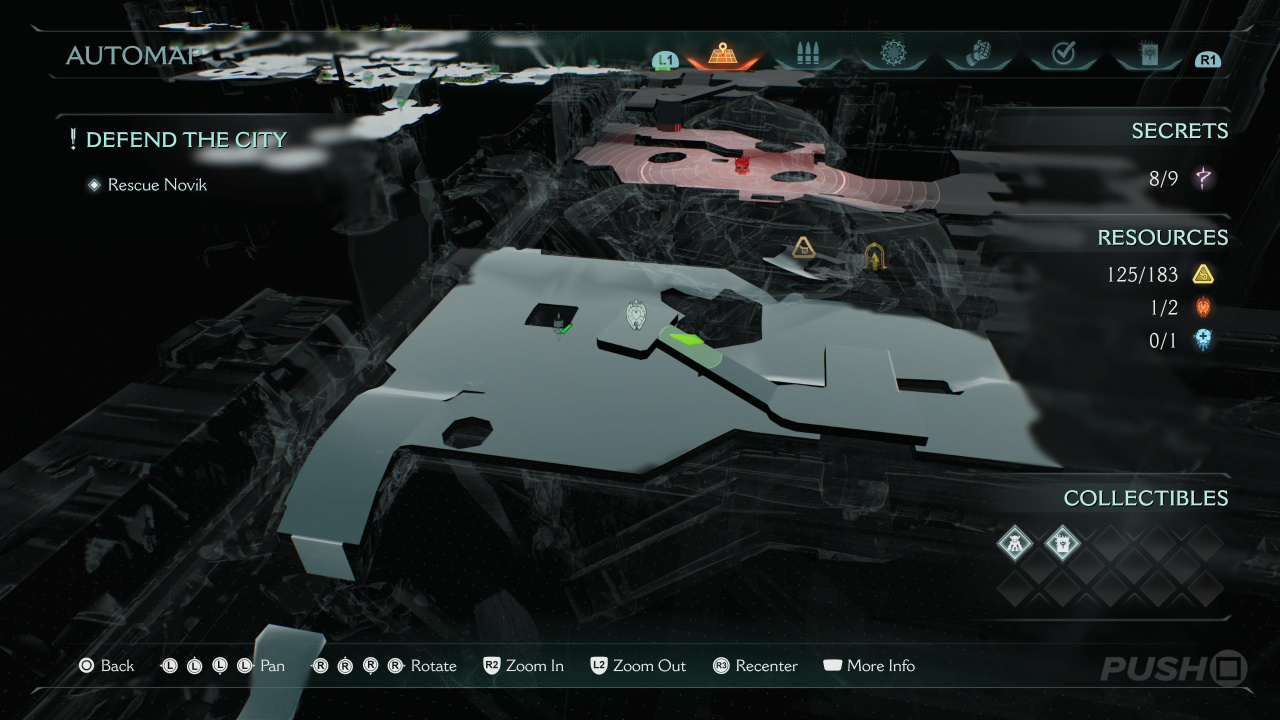Open the checkmark circle tab
Image resolution: width=1280 pixels, height=720 pixels.
click(x=1064, y=55)
